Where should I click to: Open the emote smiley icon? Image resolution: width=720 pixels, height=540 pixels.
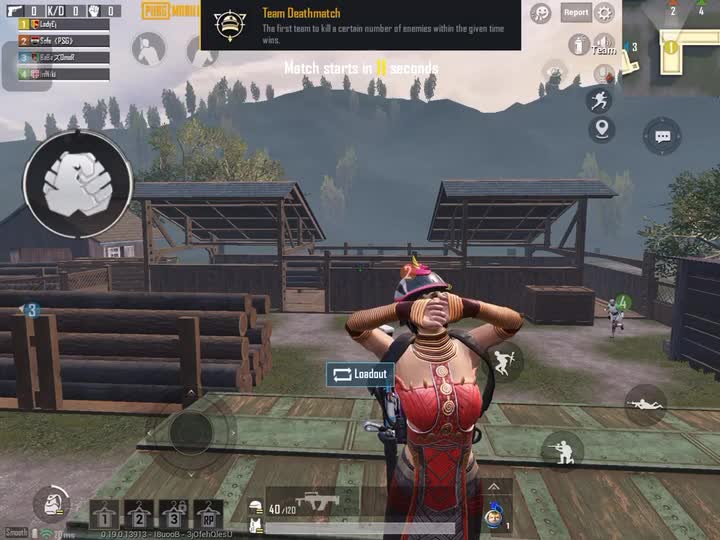[541, 13]
